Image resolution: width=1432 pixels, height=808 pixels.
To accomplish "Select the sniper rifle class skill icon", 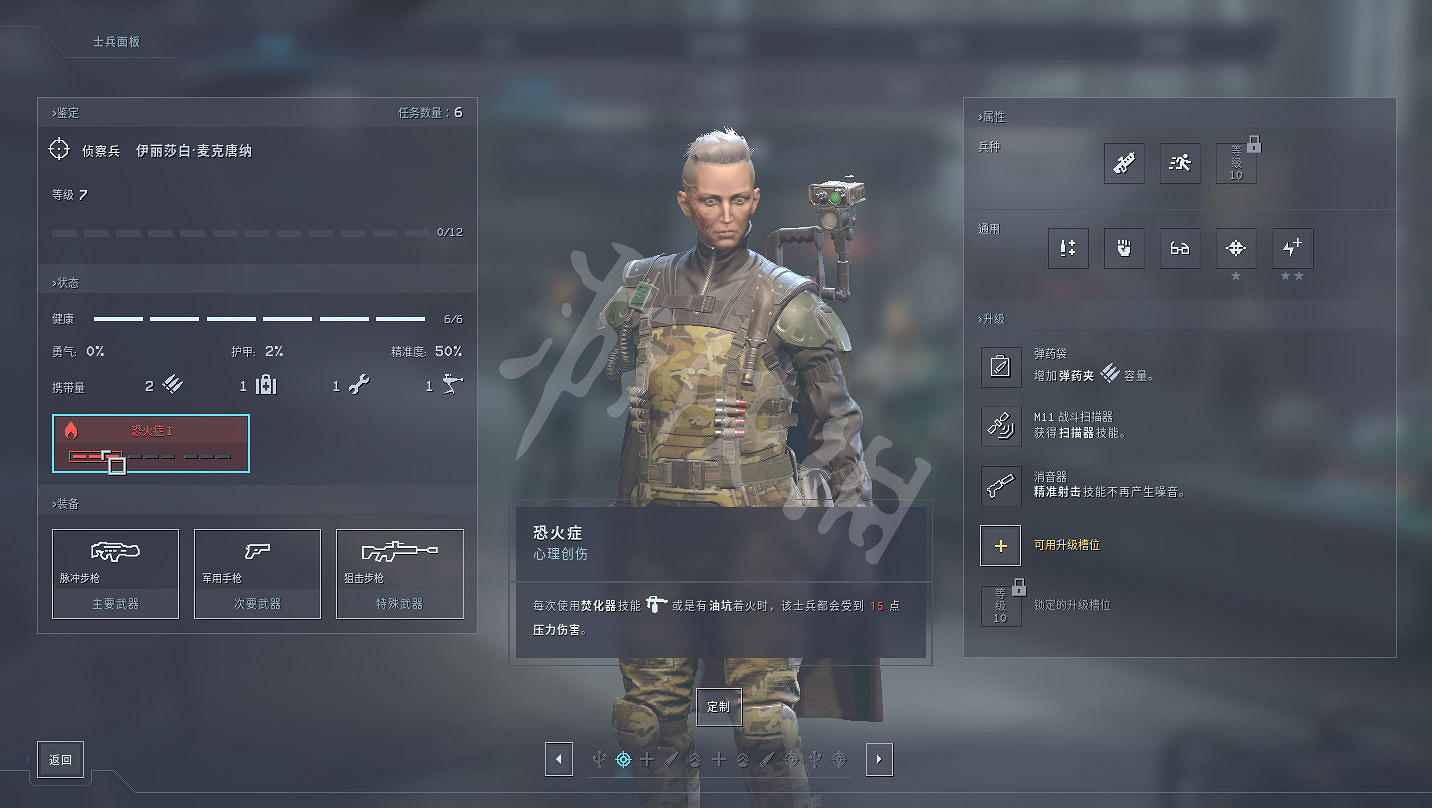I will pyautogui.click(x=1124, y=164).
